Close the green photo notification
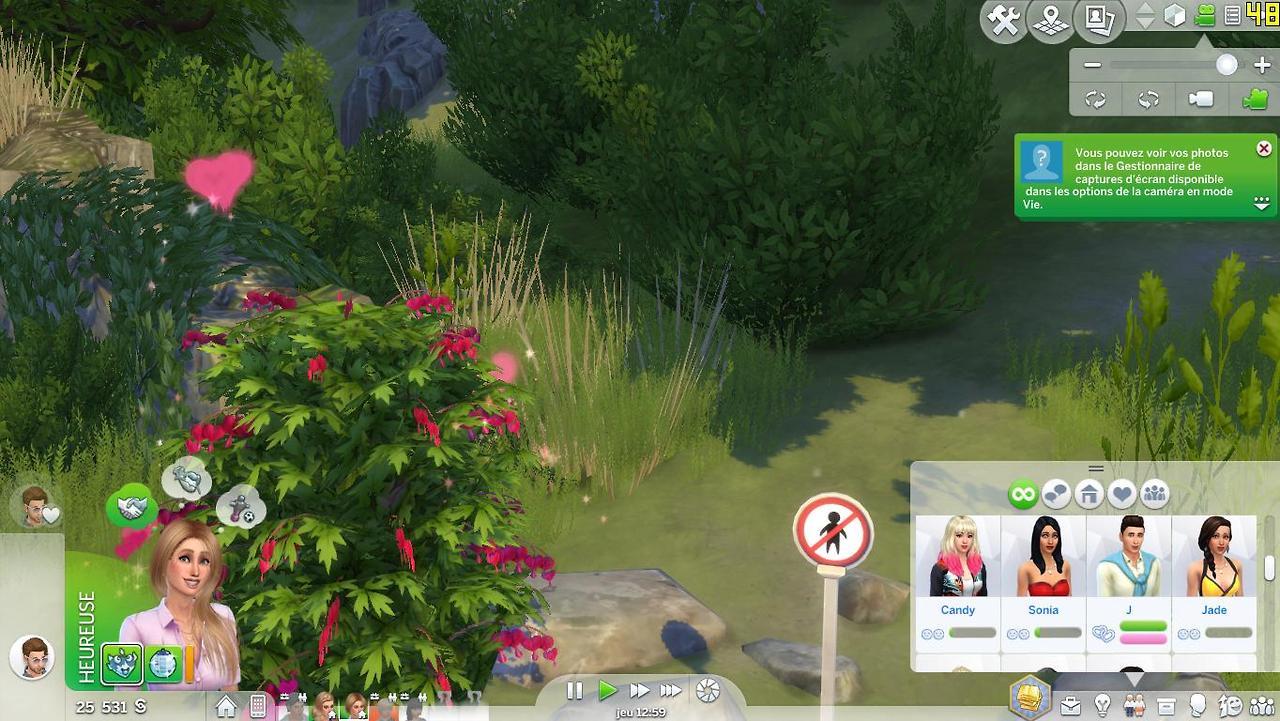Screen dimensions: 1280x721 click(1264, 148)
